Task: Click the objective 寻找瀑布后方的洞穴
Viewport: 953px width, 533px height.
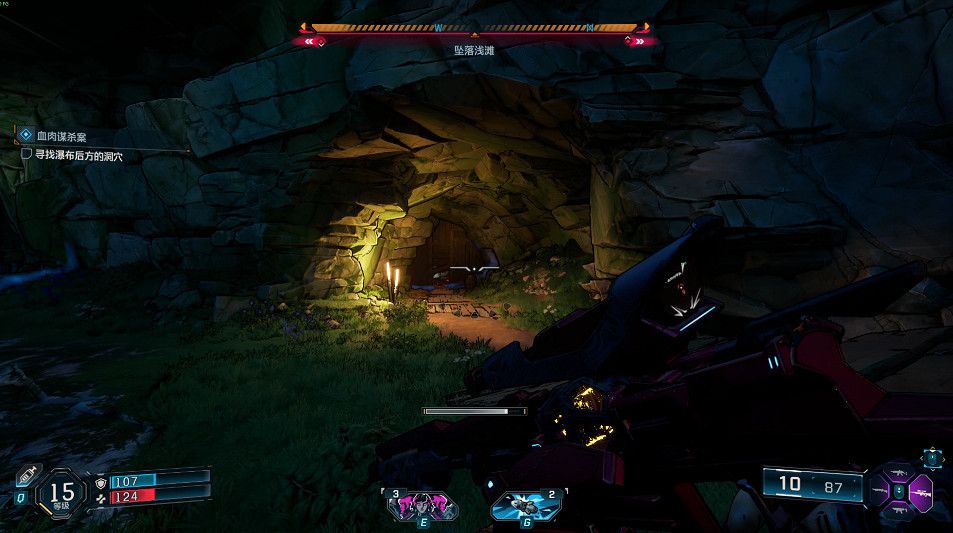Action: click(72, 156)
